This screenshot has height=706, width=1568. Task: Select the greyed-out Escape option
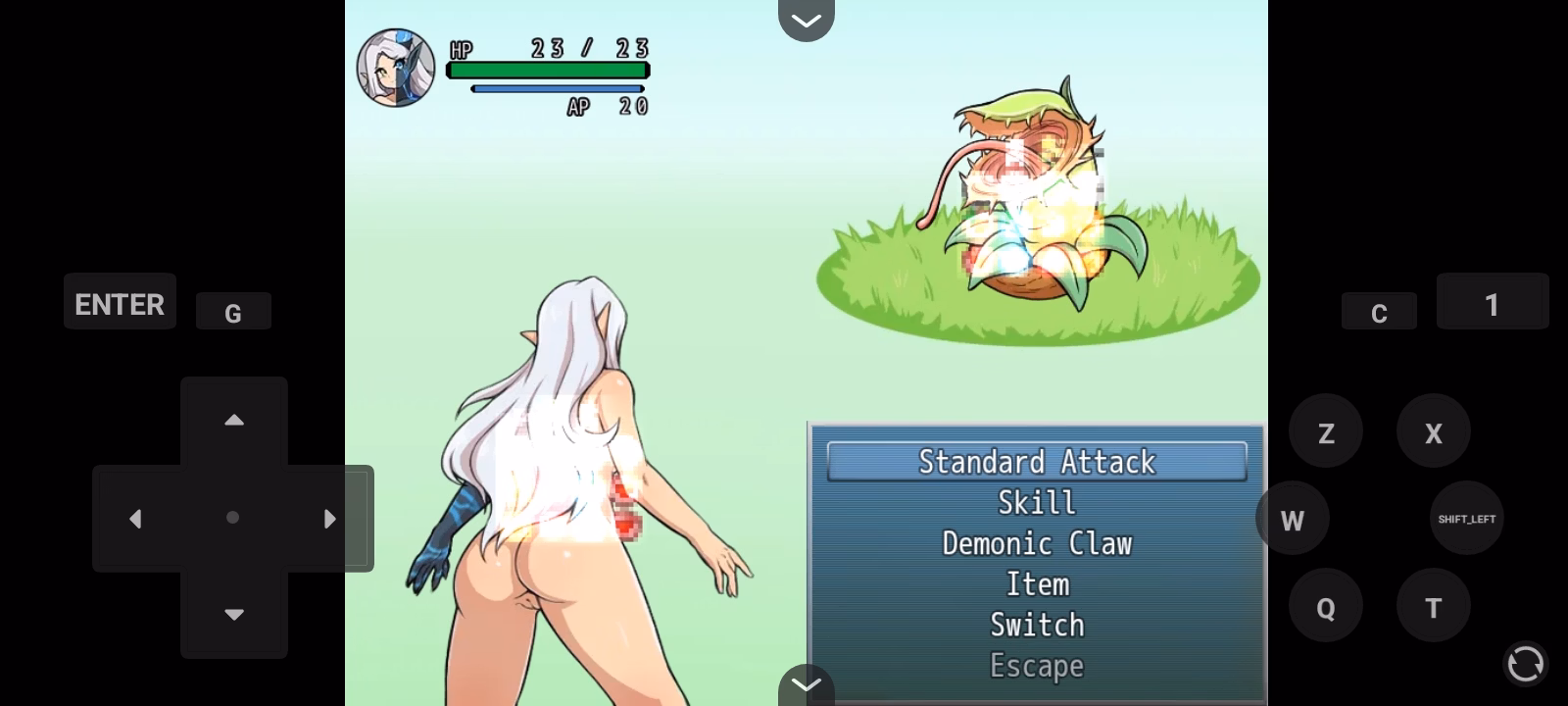(1037, 666)
